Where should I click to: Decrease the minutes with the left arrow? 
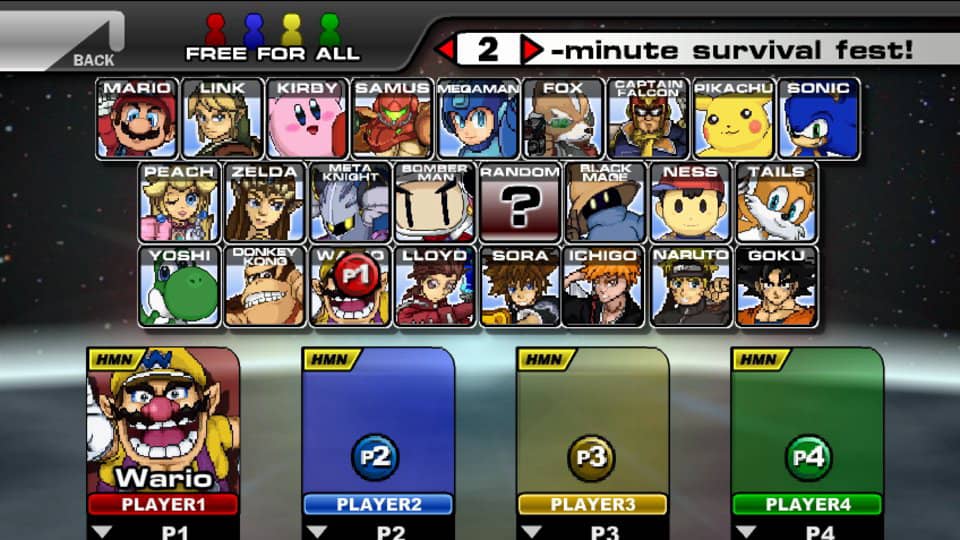[445, 49]
